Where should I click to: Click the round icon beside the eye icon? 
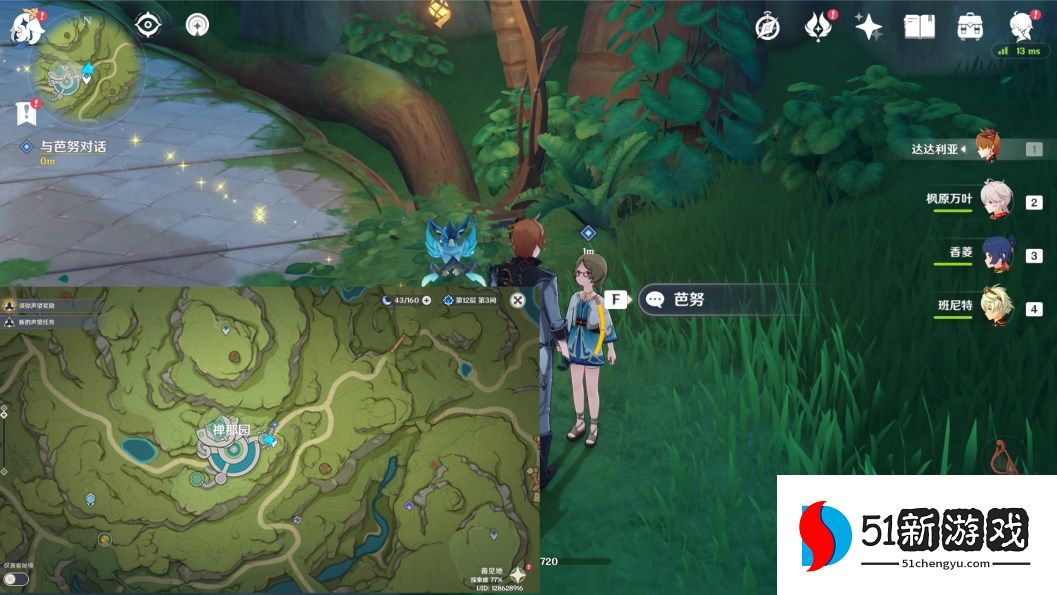[196, 26]
